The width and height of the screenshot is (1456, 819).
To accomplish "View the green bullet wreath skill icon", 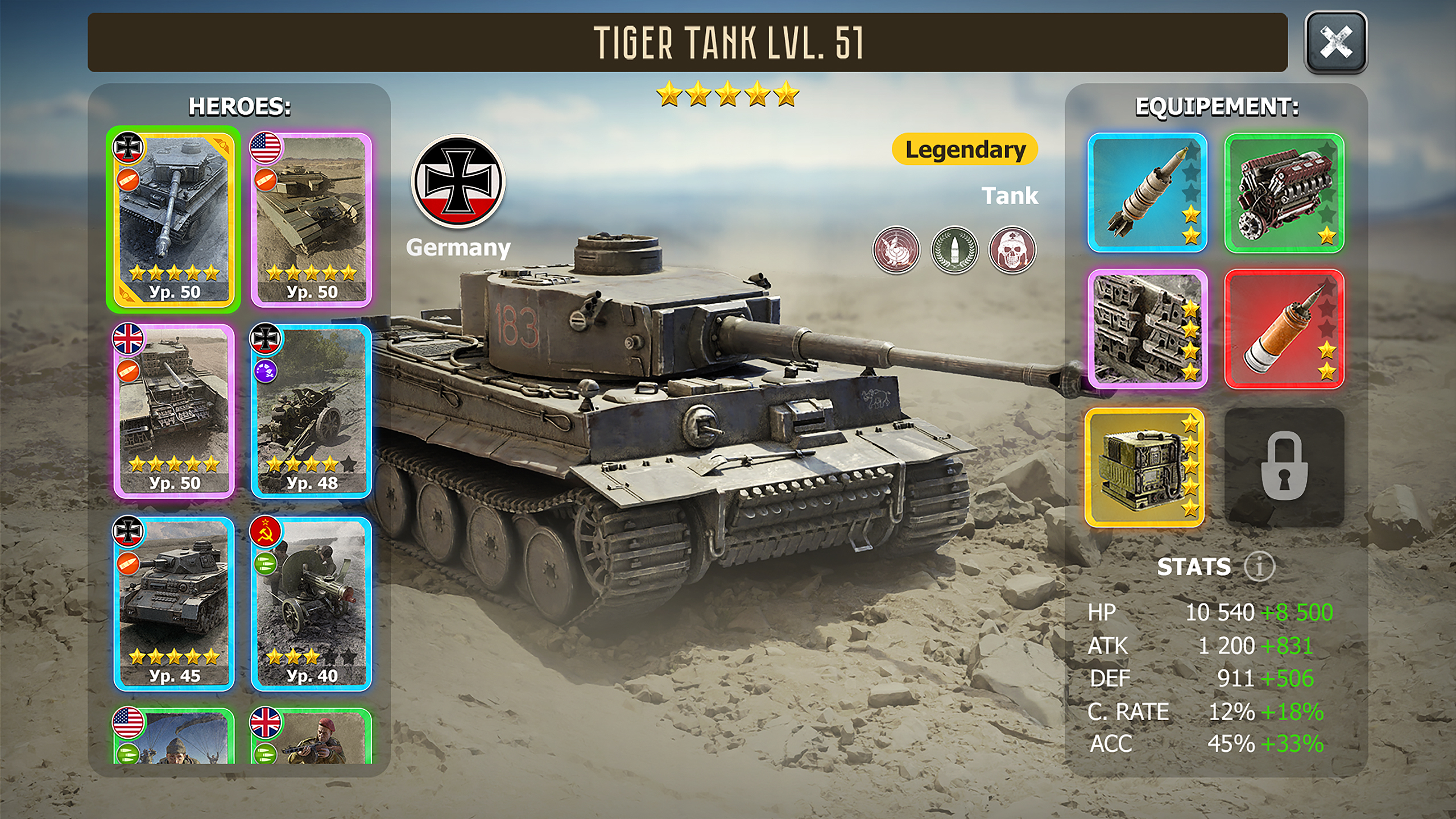I will 954,250.
